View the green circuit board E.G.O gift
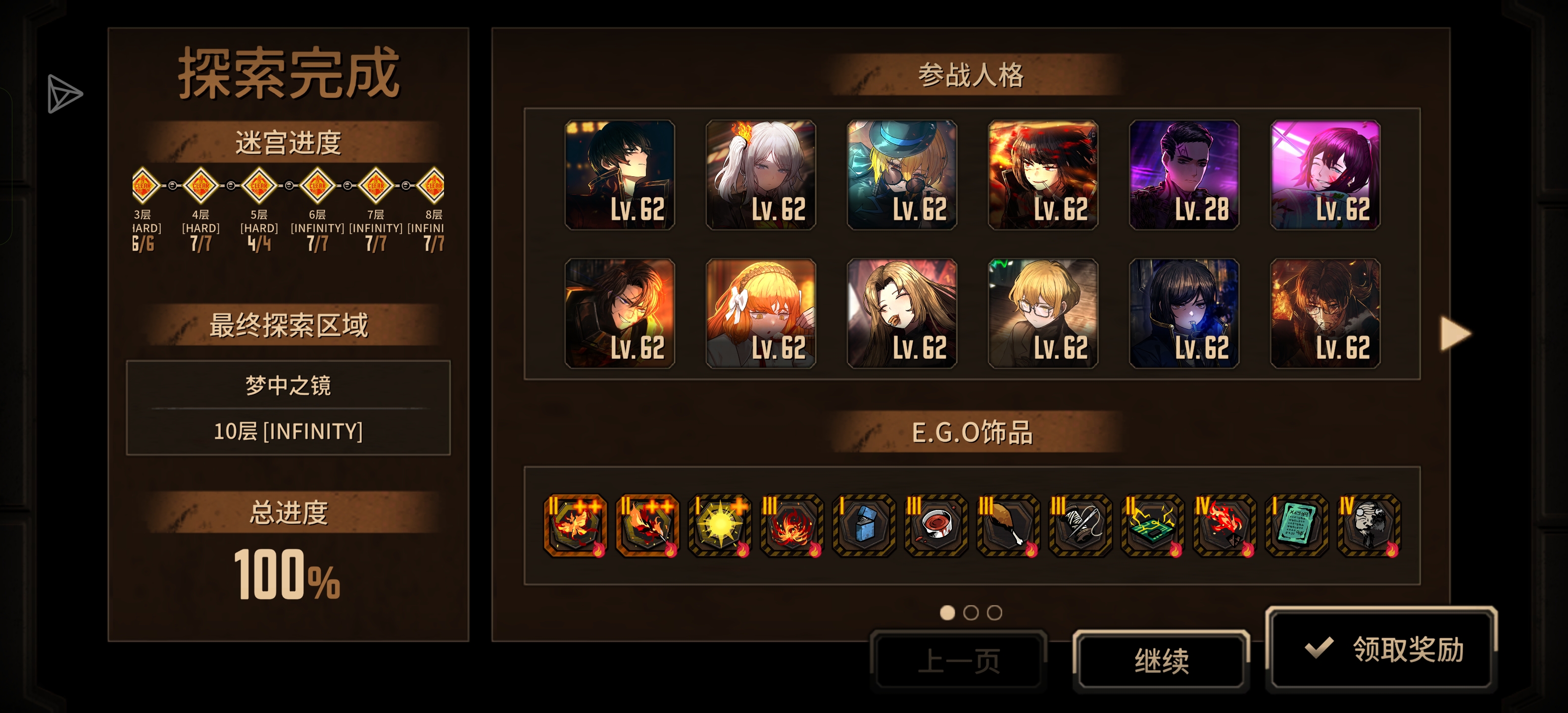The height and width of the screenshot is (713, 1568). click(1152, 525)
